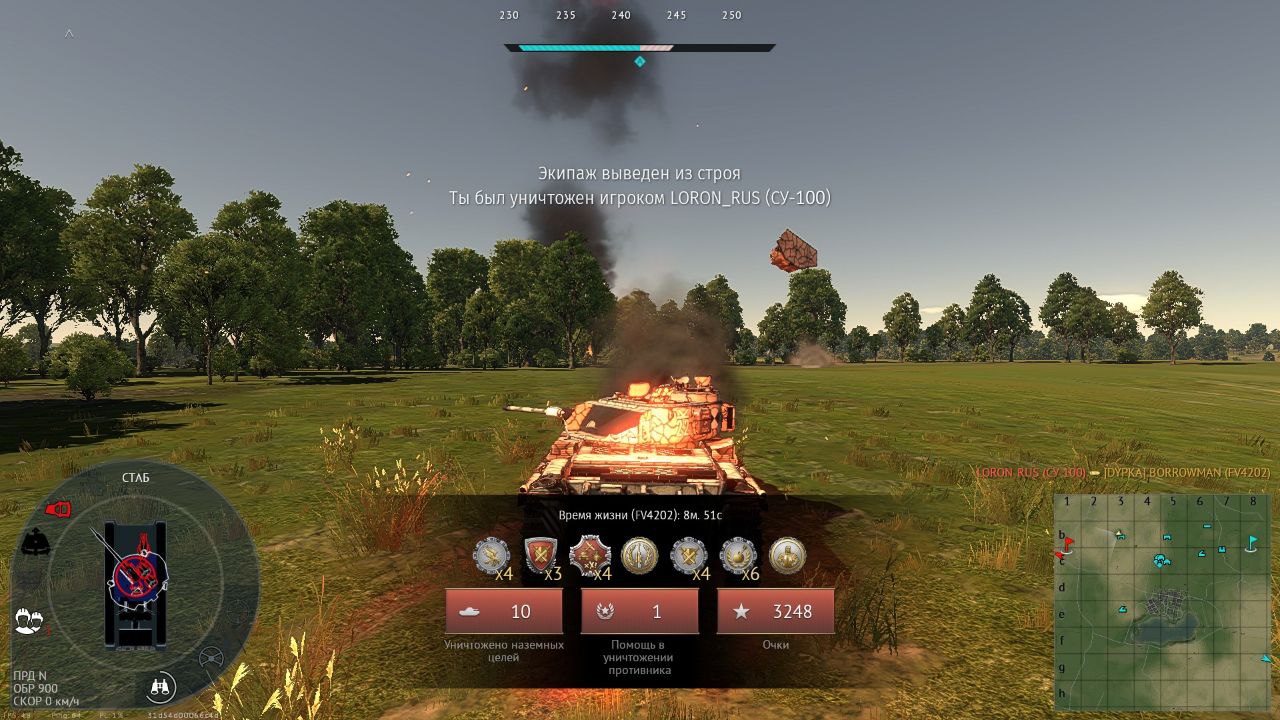Image resolution: width=1280 pixels, height=720 pixels.
Task: Select the red shield medal with x3
Action: [541, 555]
